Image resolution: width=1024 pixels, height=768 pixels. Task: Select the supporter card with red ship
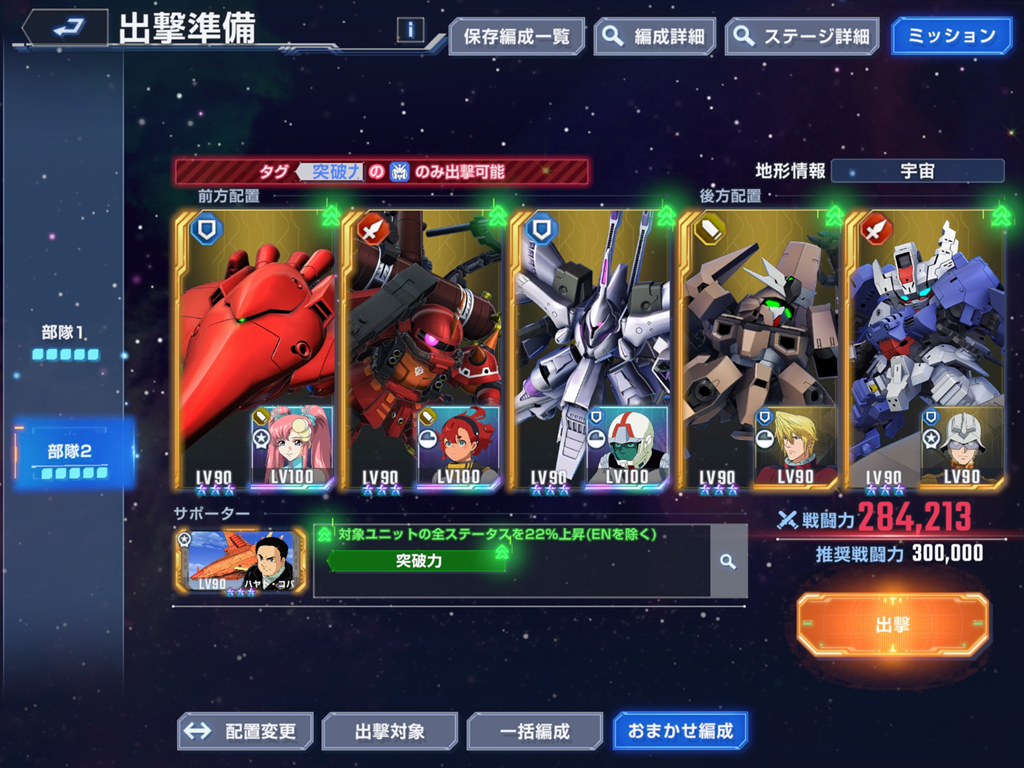[x=240, y=562]
